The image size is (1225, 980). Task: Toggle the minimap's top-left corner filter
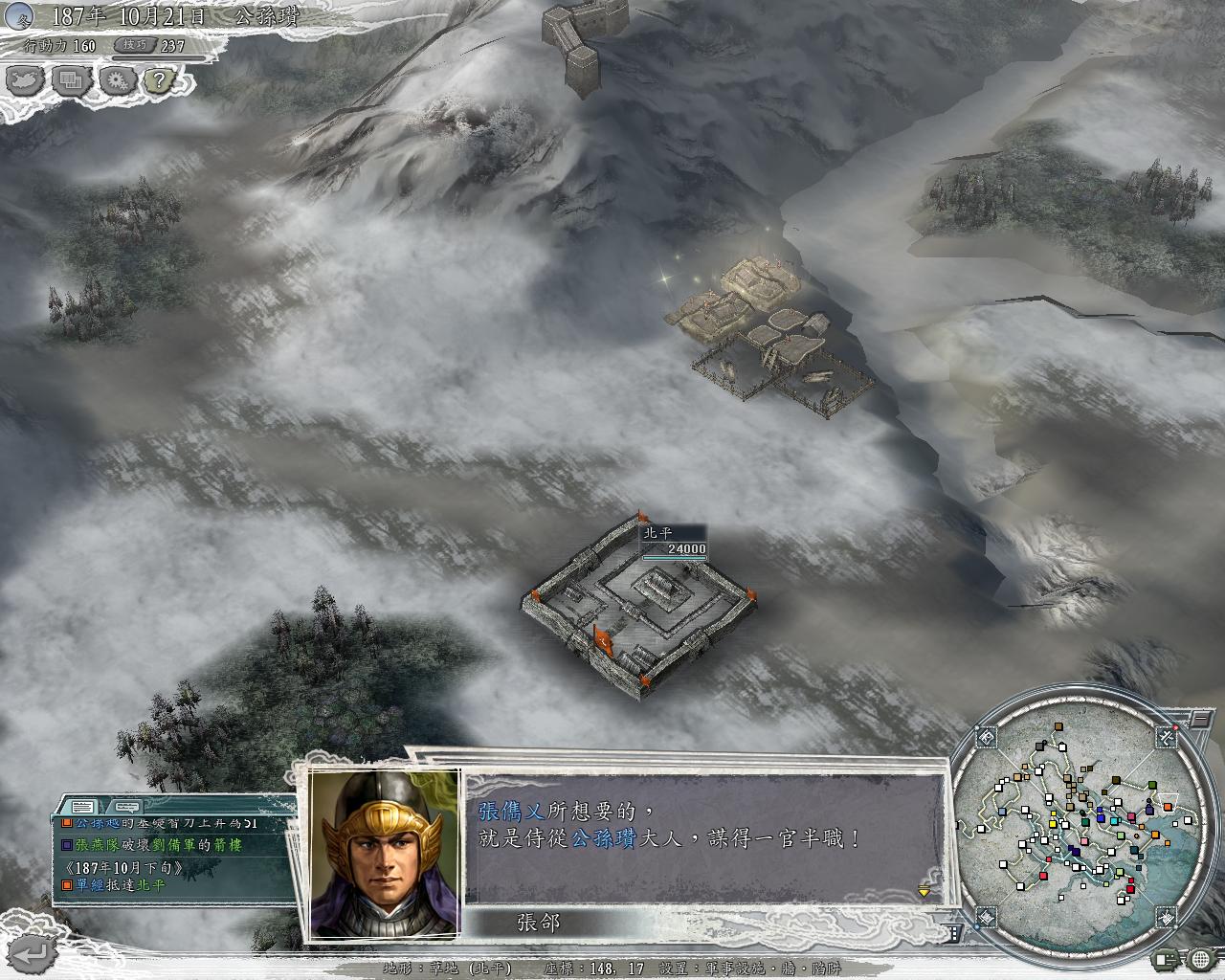point(987,738)
